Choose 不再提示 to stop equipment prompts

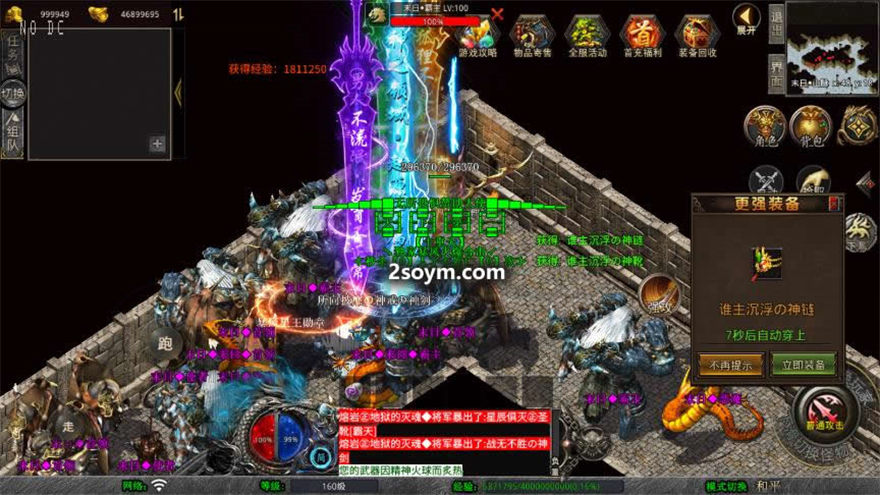(x=731, y=364)
